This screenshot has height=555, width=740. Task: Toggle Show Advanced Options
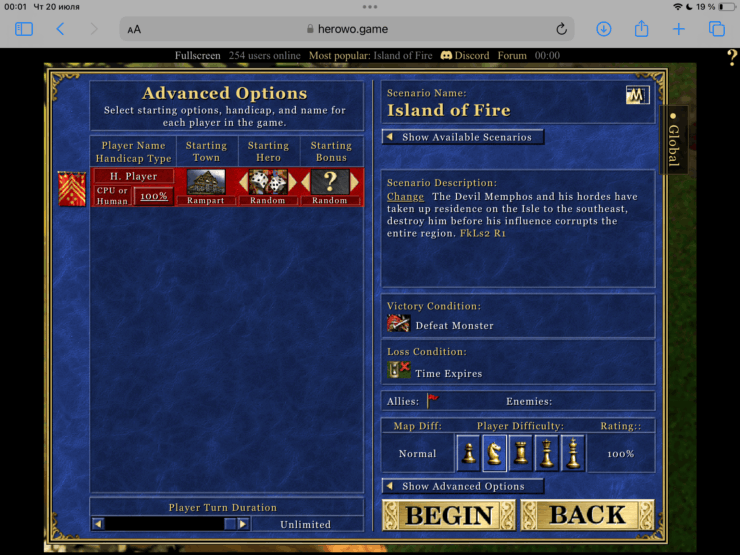(463, 486)
